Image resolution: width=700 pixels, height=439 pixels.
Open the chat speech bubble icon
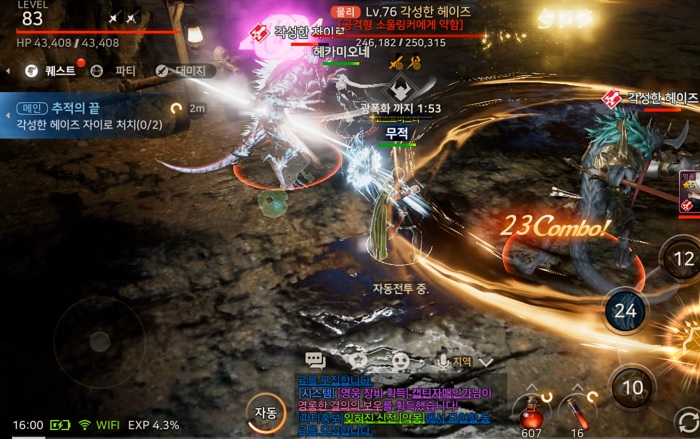[316, 360]
